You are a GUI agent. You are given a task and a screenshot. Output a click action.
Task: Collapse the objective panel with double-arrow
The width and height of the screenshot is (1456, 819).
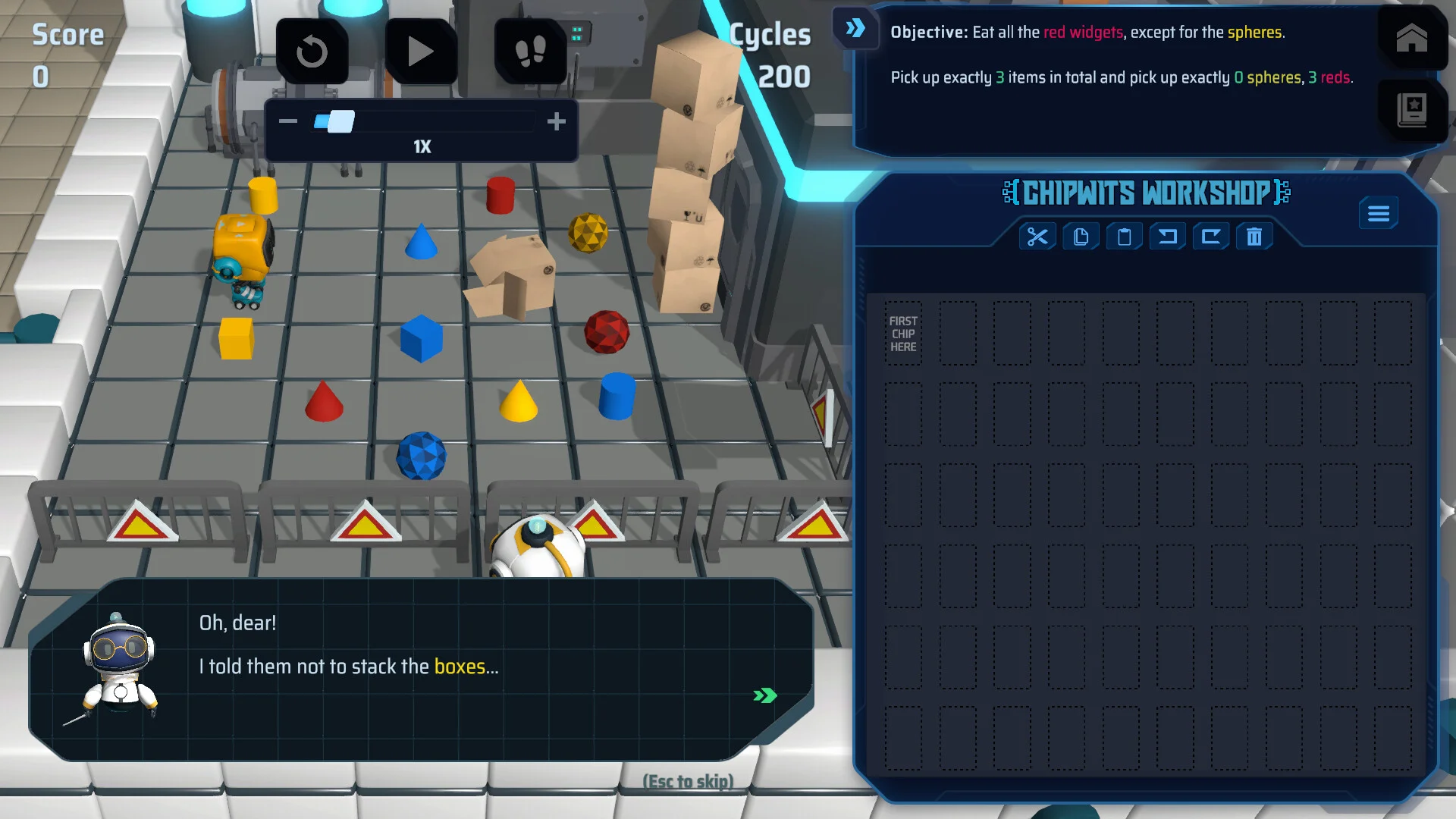pos(855,29)
